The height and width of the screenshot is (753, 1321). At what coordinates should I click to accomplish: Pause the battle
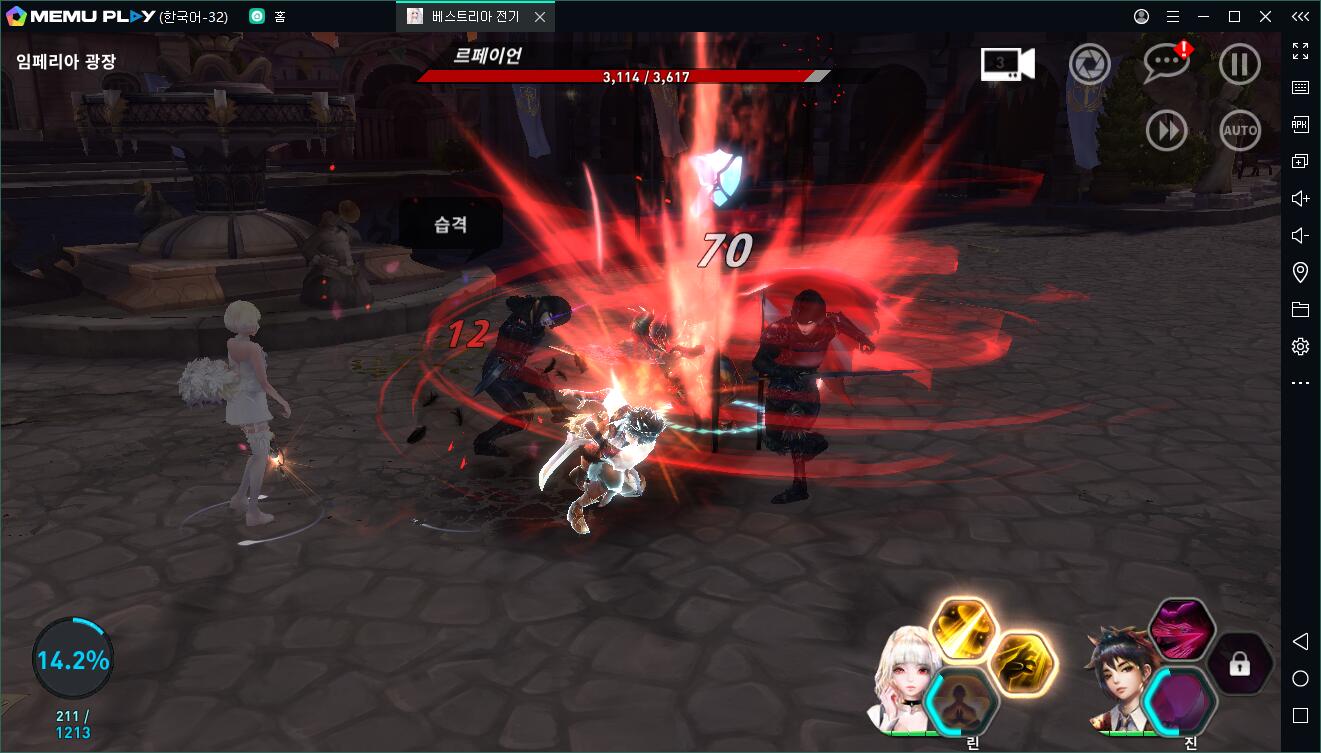click(1239, 65)
